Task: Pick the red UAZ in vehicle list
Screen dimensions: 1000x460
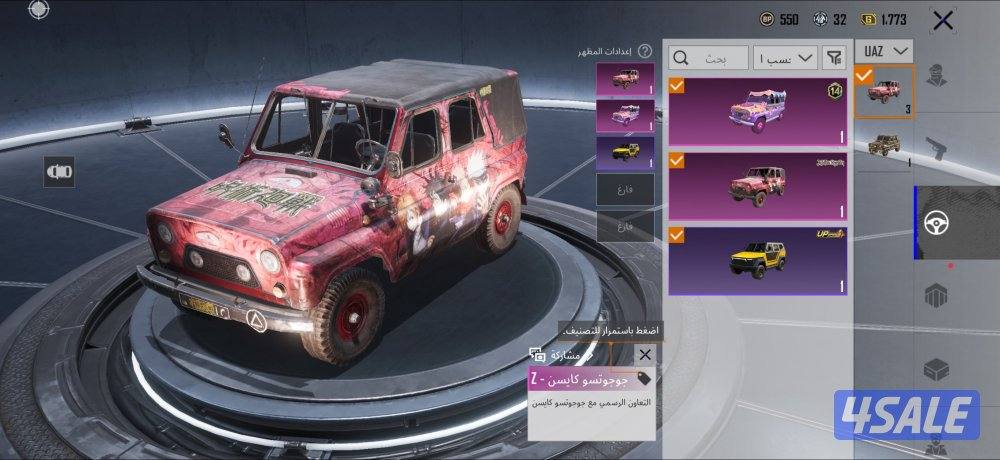Action: 884,91
